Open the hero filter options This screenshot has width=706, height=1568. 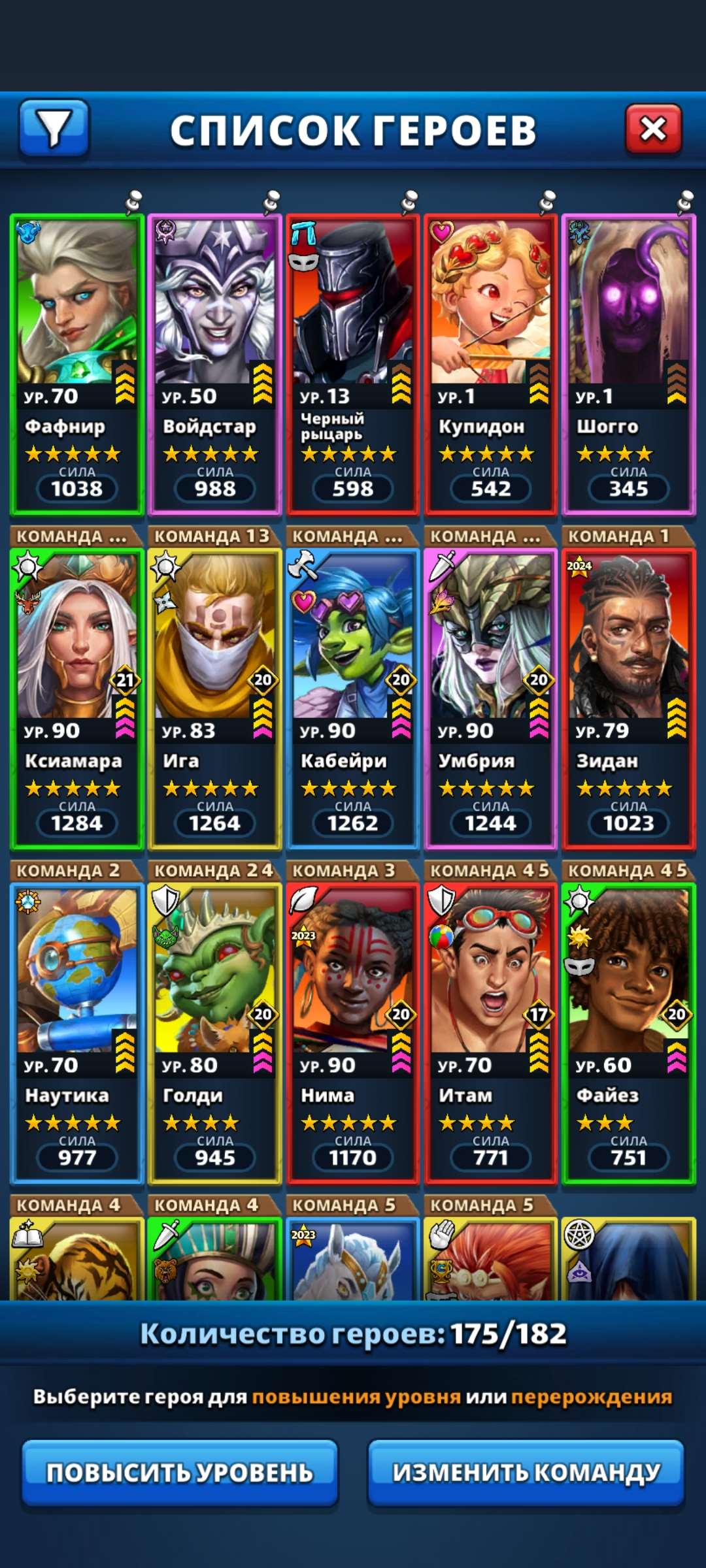click(54, 129)
